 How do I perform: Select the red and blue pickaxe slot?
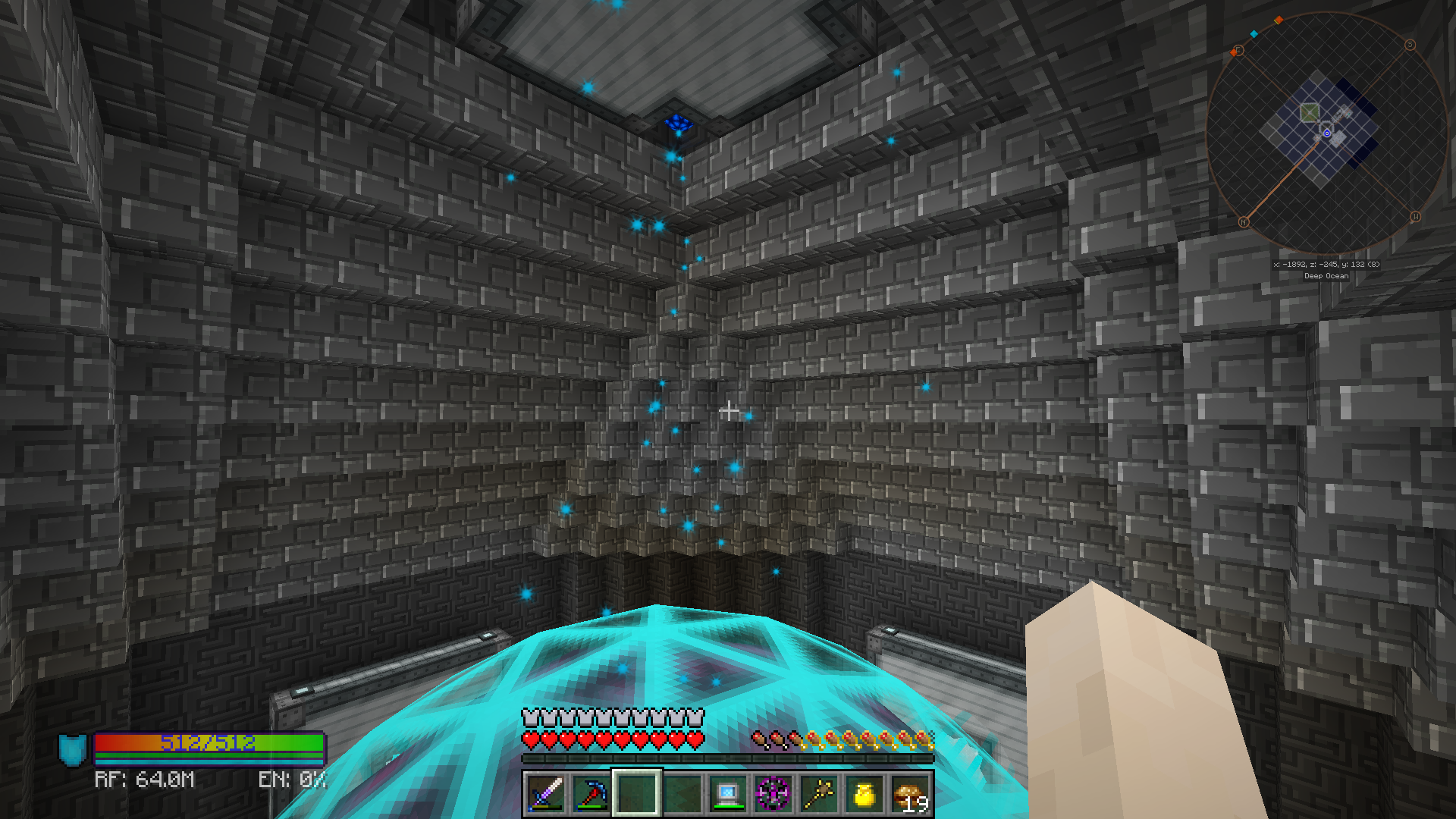(591, 794)
